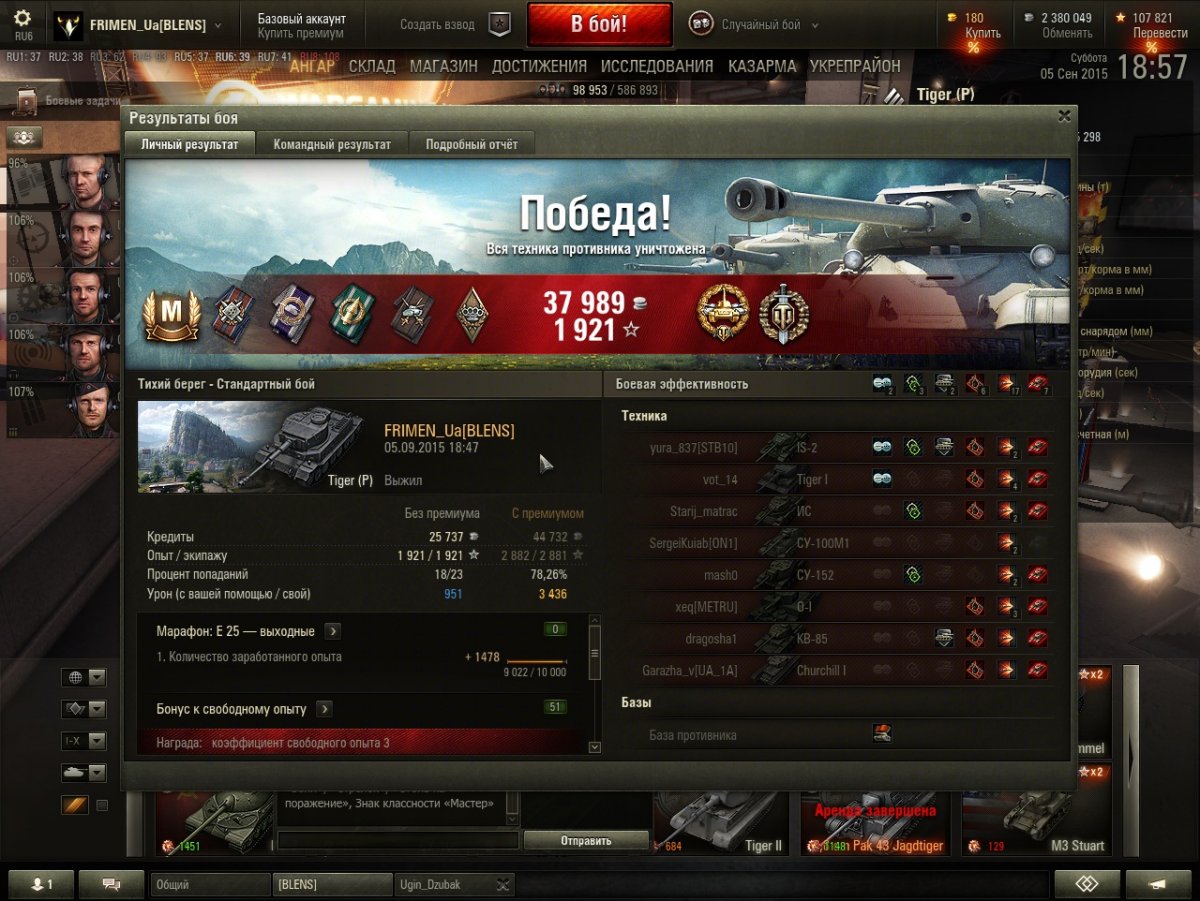The width and height of the screenshot is (1200, 901).
Task: Open the ДОСТИЖЕНИЯ section
Action: (x=539, y=66)
